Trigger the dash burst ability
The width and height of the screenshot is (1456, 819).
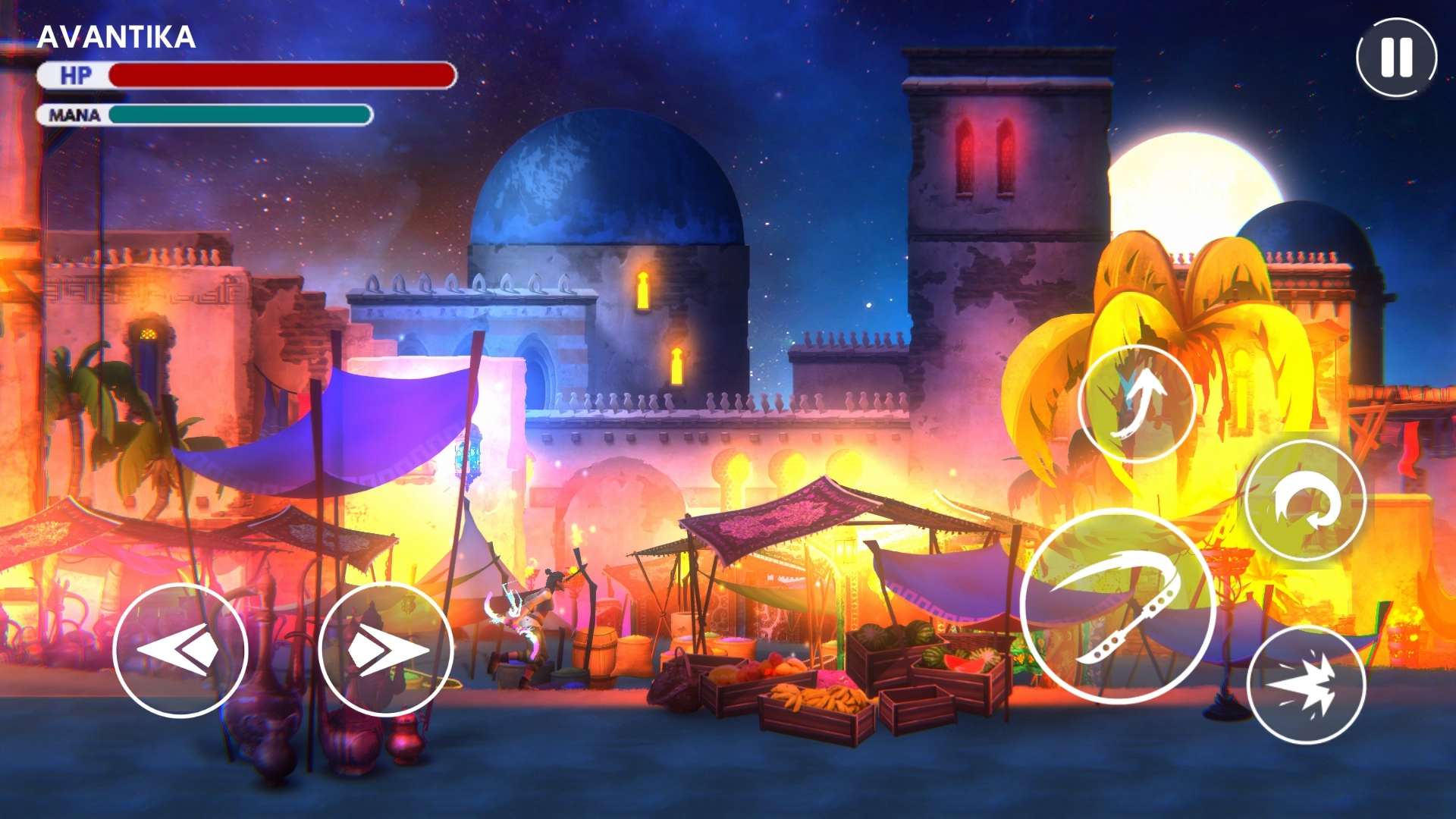click(x=1306, y=685)
